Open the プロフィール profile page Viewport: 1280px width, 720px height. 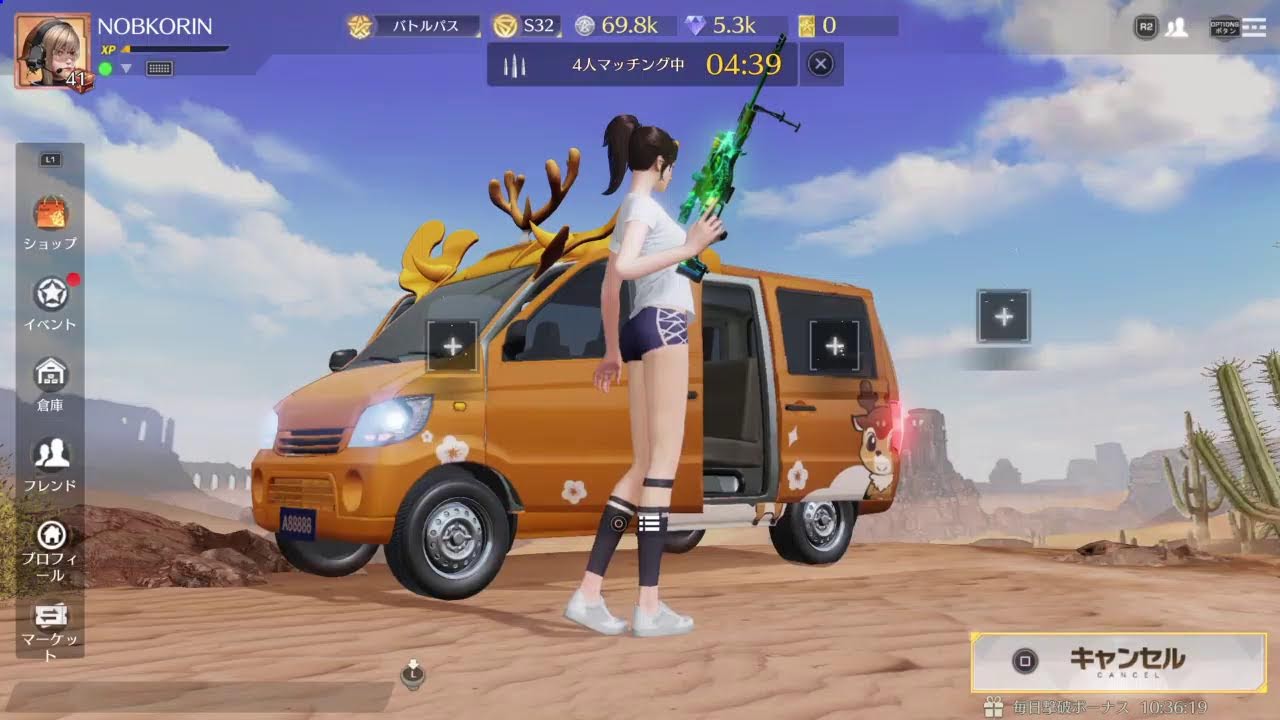point(50,550)
